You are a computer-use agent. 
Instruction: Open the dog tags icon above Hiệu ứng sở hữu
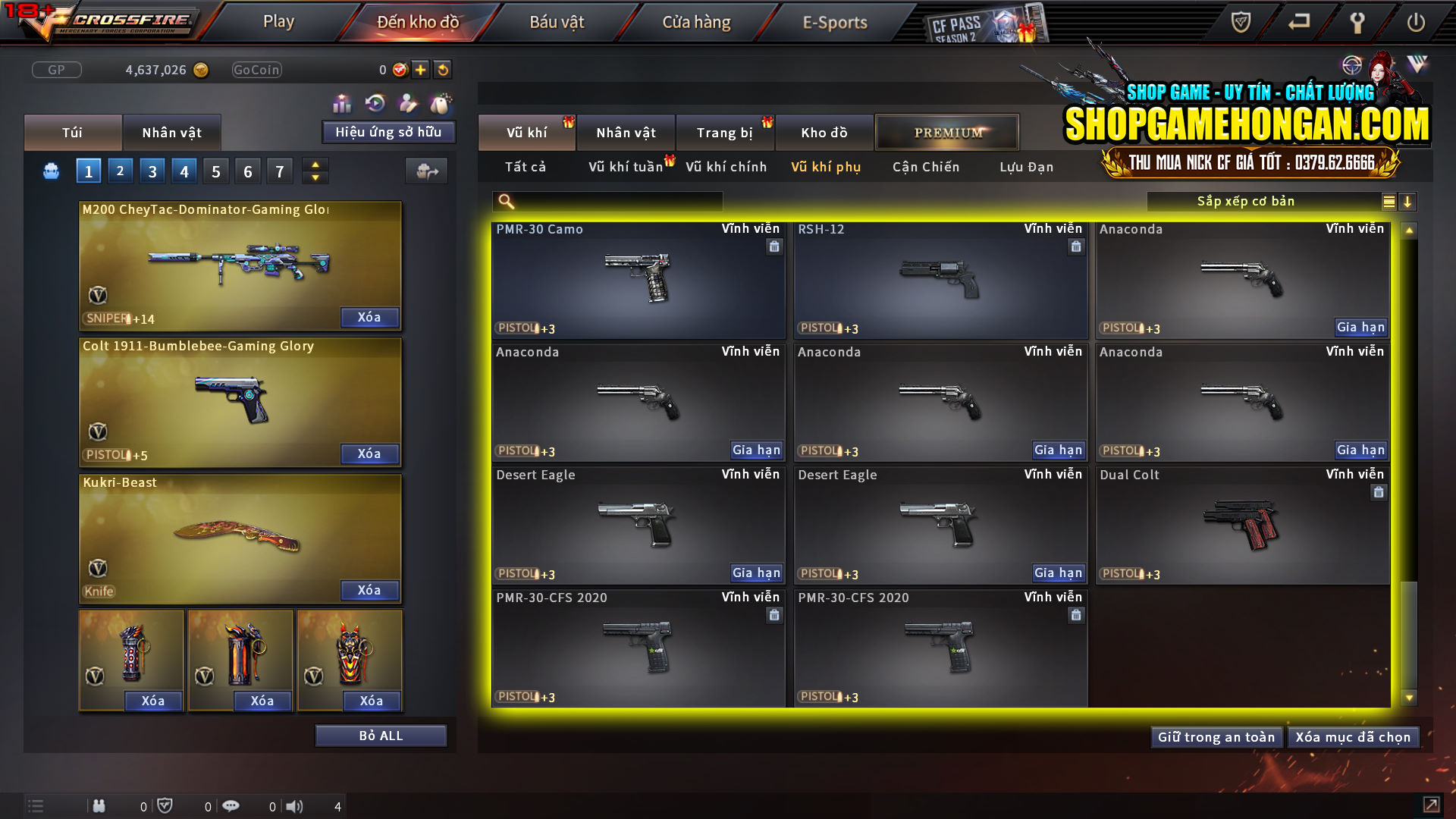440,102
